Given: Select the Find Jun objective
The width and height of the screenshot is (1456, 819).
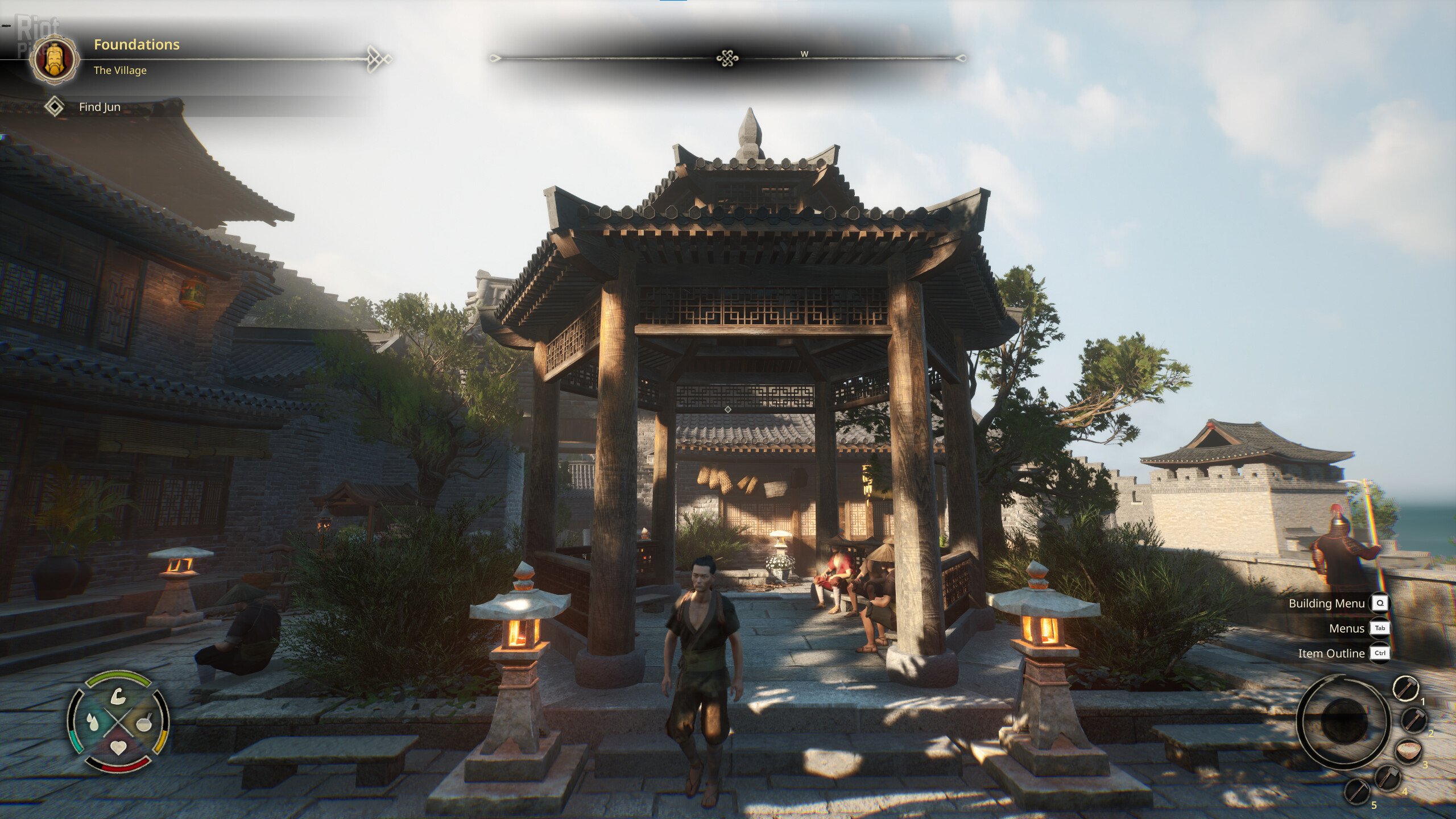Looking at the screenshot, I should pyautogui.click(x=100, y=107).
